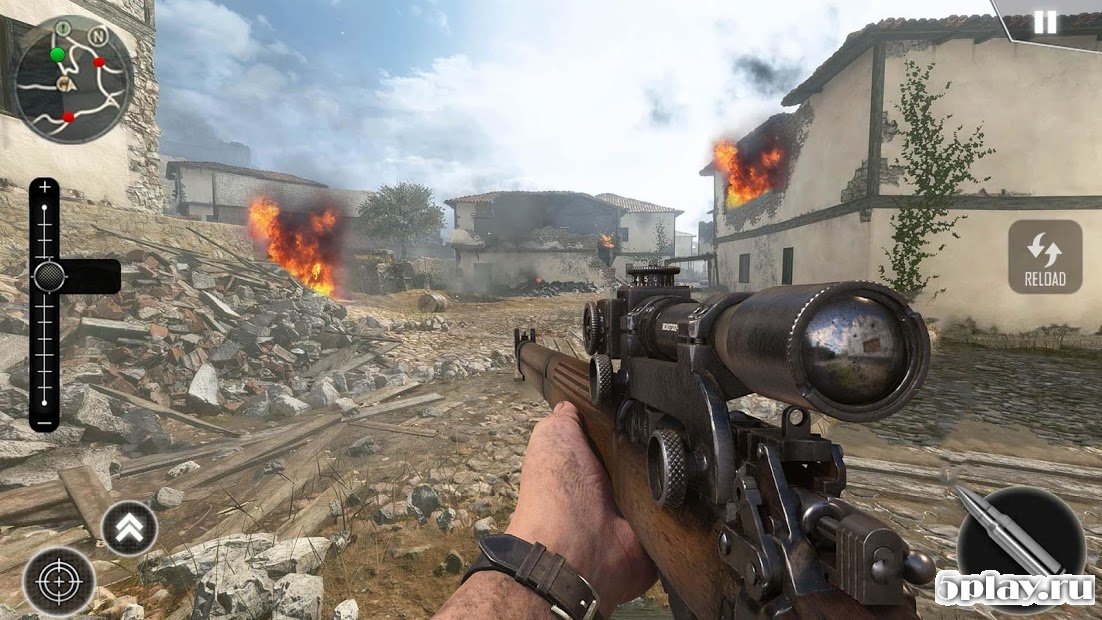
Task: Tap the Reload button
Action: (1045, 257)
